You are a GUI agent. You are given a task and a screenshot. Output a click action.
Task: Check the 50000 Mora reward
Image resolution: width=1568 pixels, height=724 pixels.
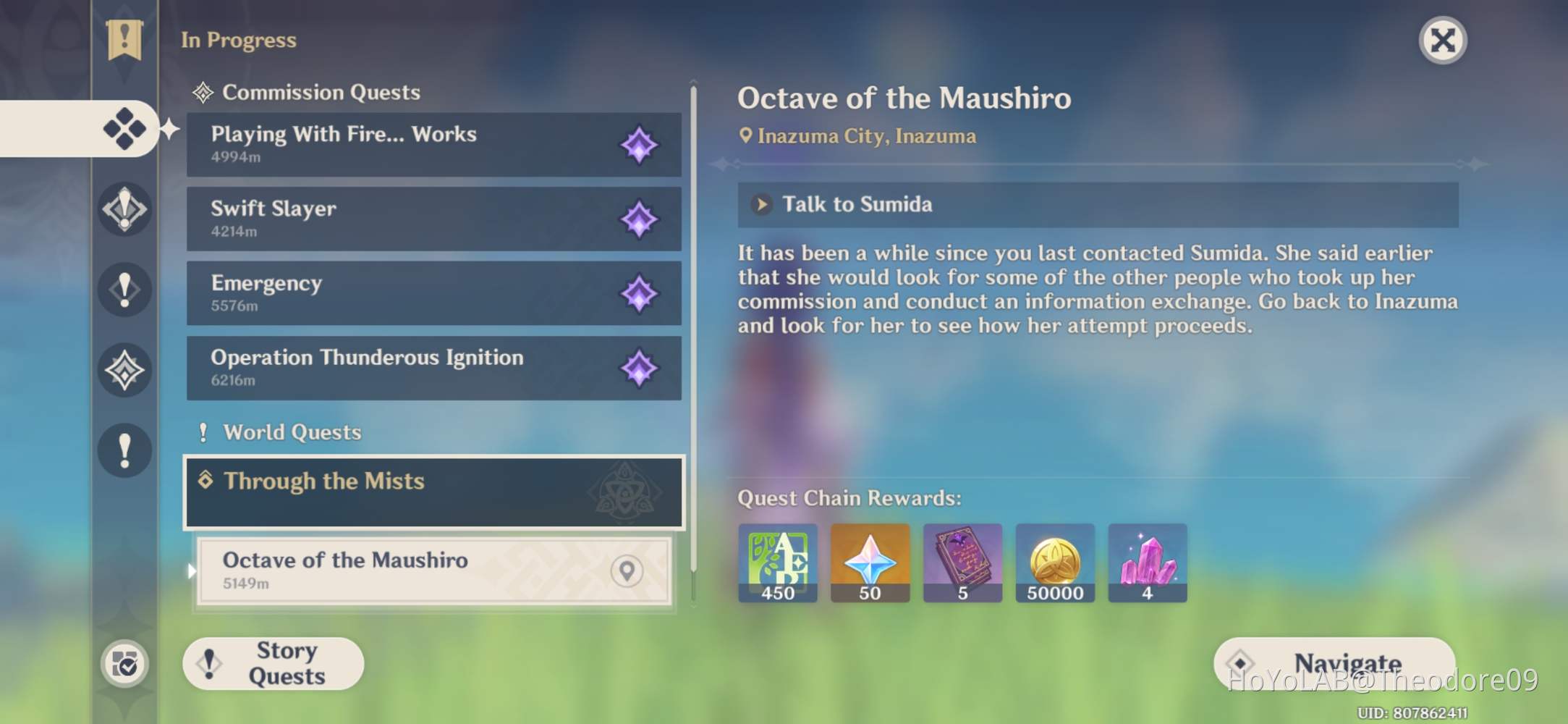tap(1055, 563)
